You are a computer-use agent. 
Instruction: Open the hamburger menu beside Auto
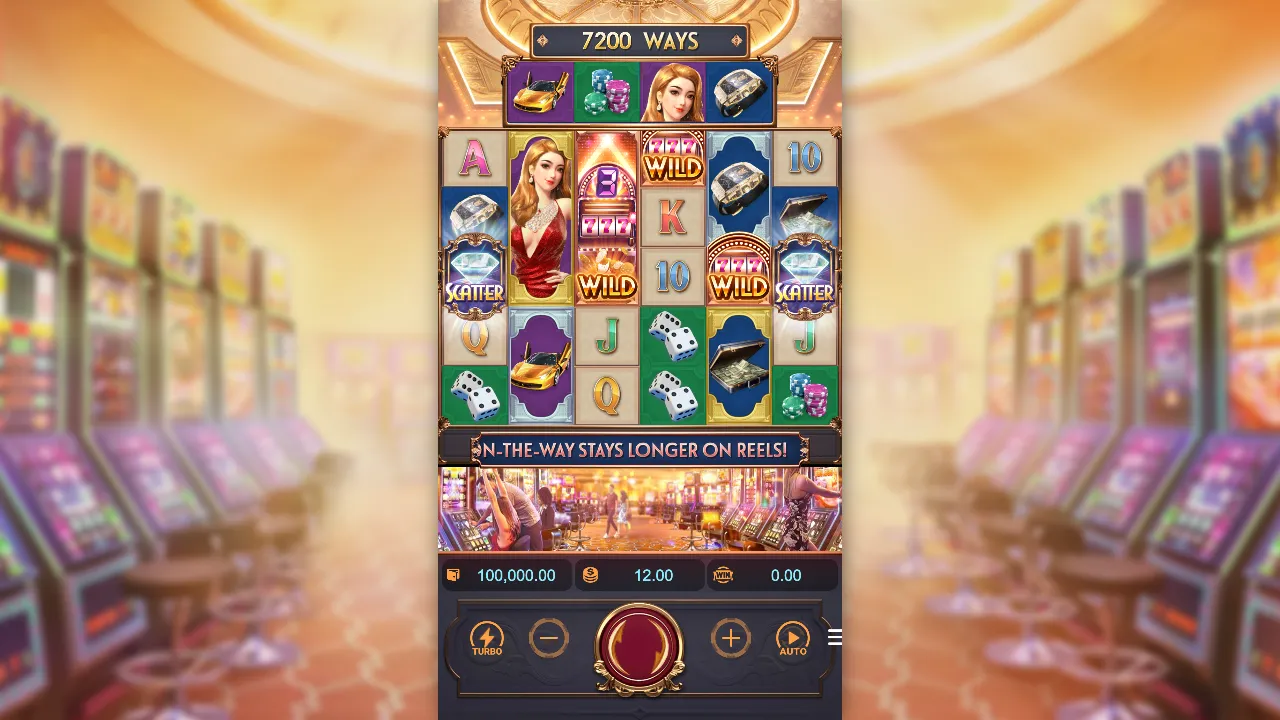(x=834, y=637)
